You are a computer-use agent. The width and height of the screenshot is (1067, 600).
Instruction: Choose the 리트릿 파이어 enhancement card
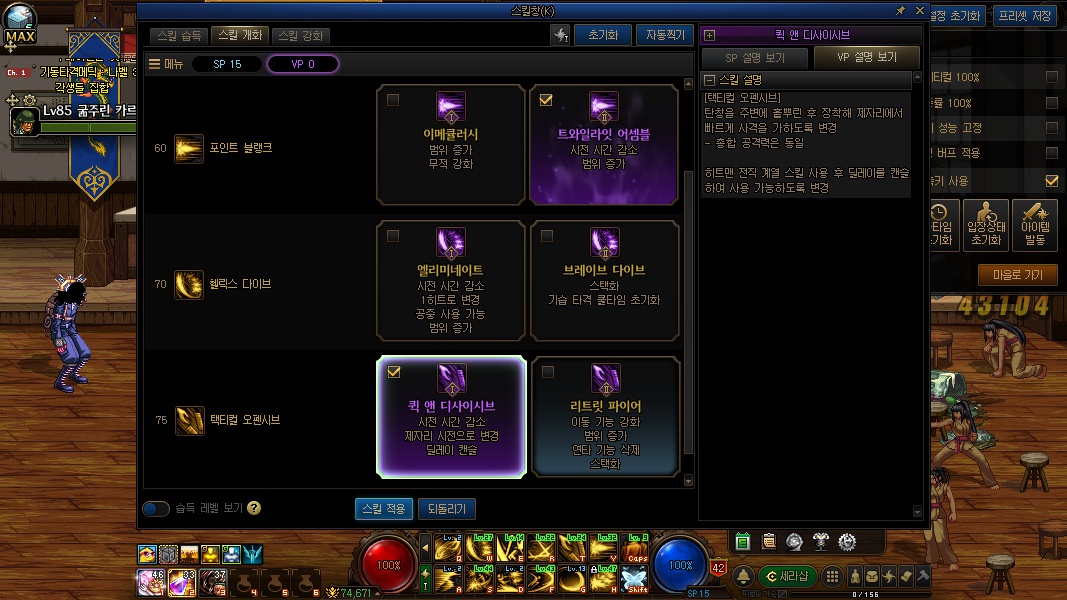(x=604, y=417)
